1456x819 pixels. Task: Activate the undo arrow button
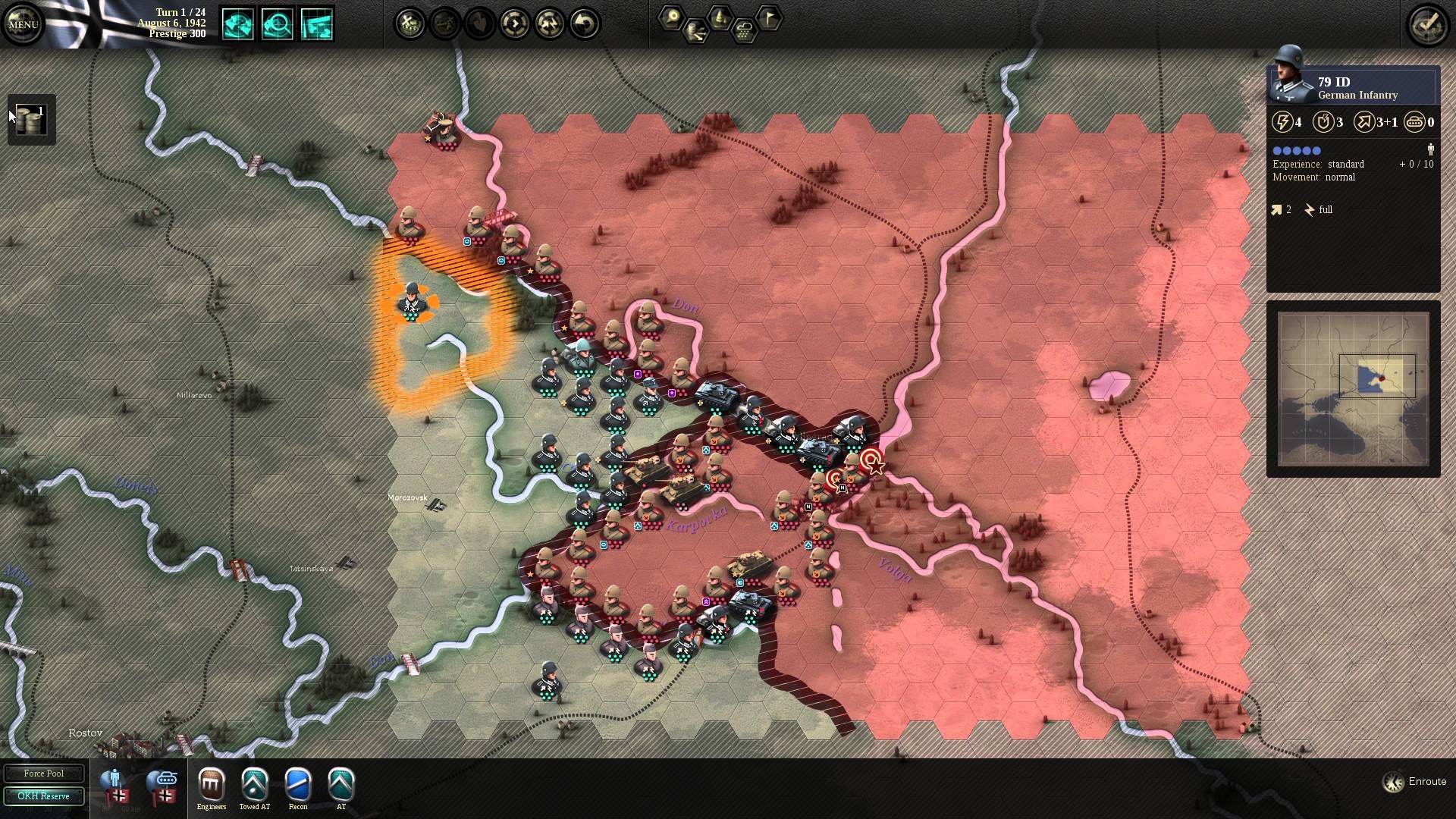[x=584, y=24]
